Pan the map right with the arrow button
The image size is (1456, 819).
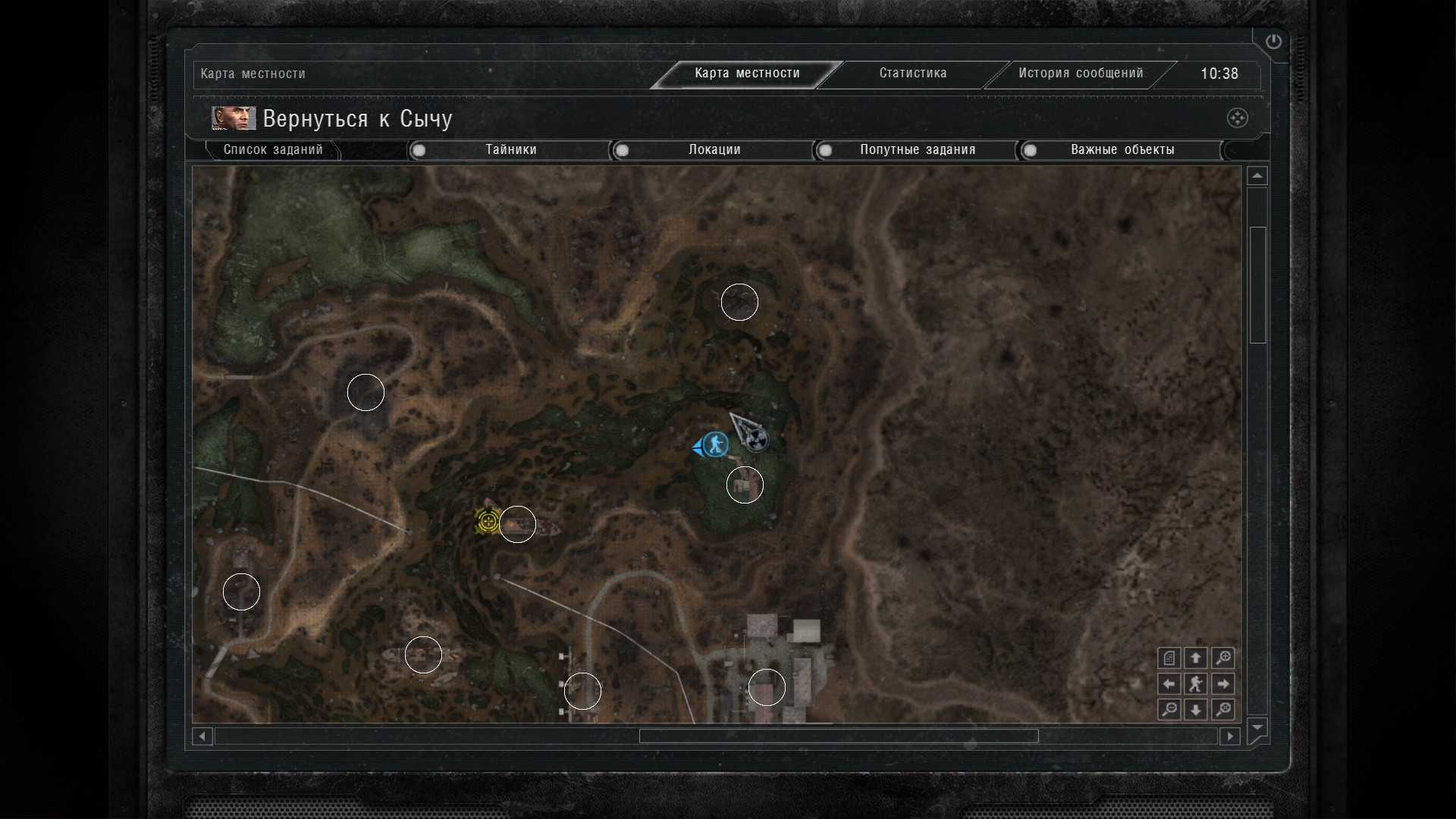pos(1222,684)
